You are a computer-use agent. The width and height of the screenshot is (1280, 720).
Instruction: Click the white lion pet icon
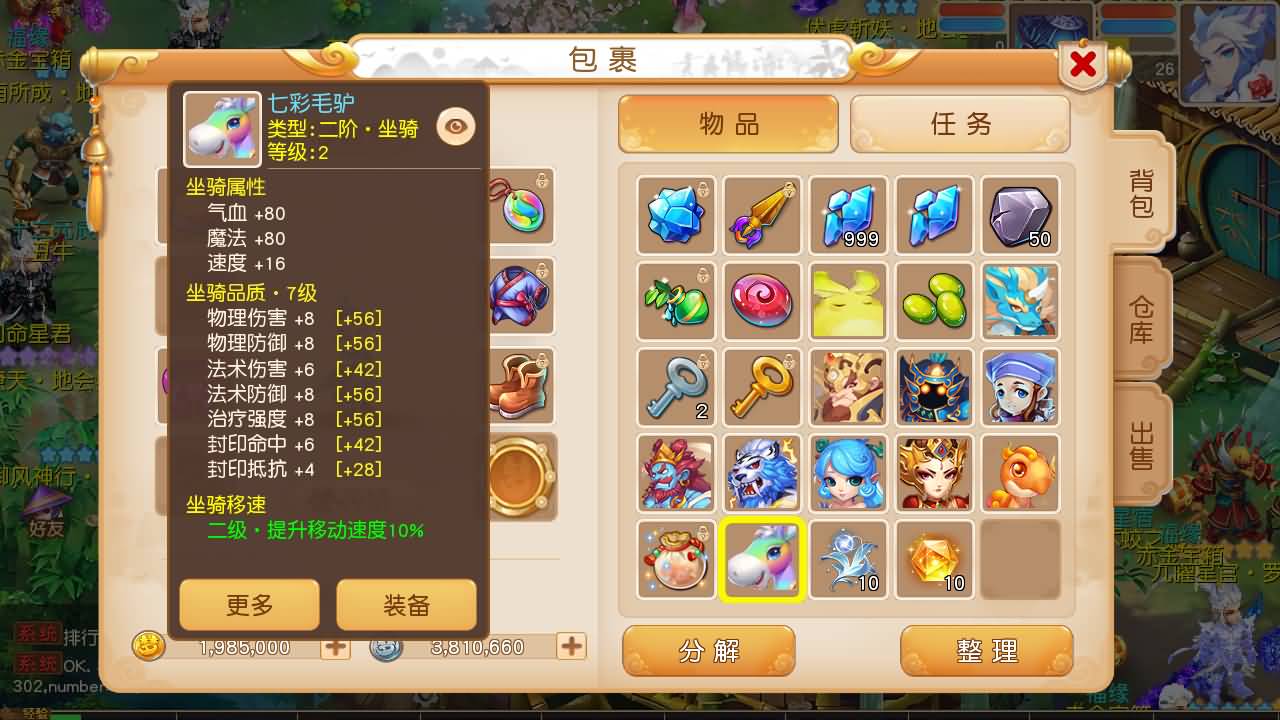click(x=762, y=473)
